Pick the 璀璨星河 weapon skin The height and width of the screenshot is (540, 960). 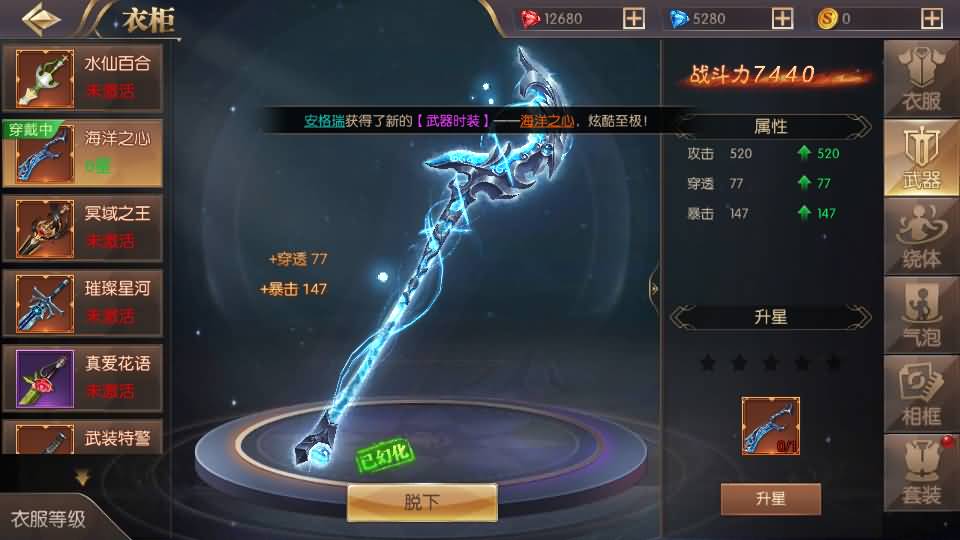(82, 301)
